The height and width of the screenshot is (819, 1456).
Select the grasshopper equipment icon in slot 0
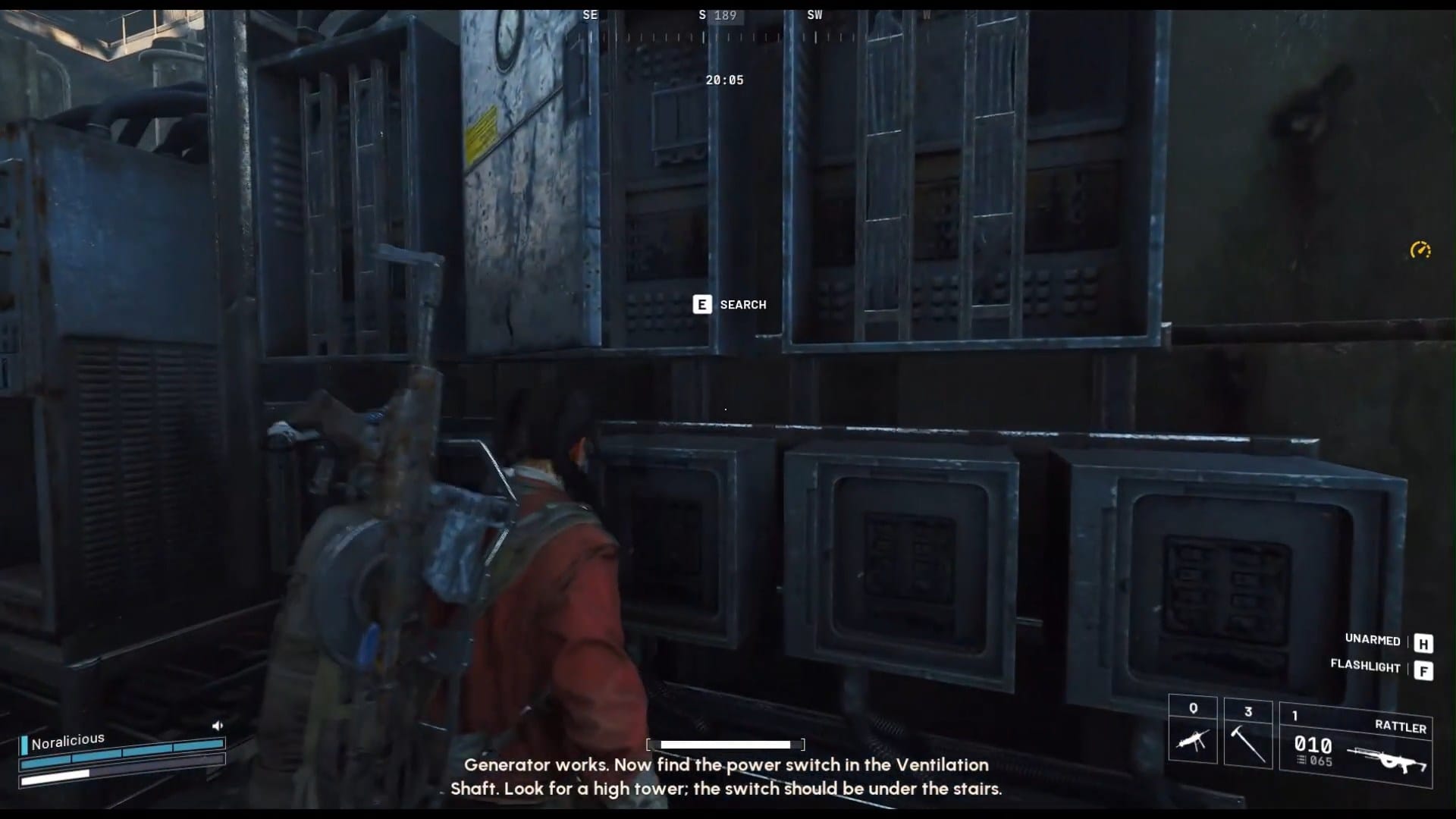(1192, 739)
